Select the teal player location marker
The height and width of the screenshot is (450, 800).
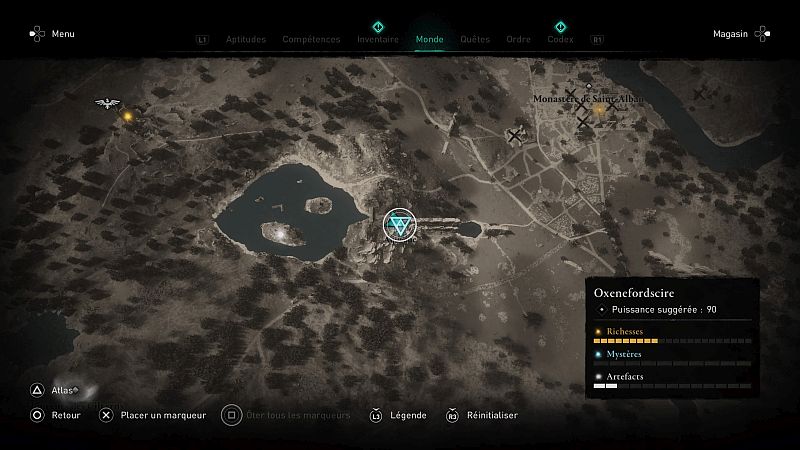pos(400,223)
